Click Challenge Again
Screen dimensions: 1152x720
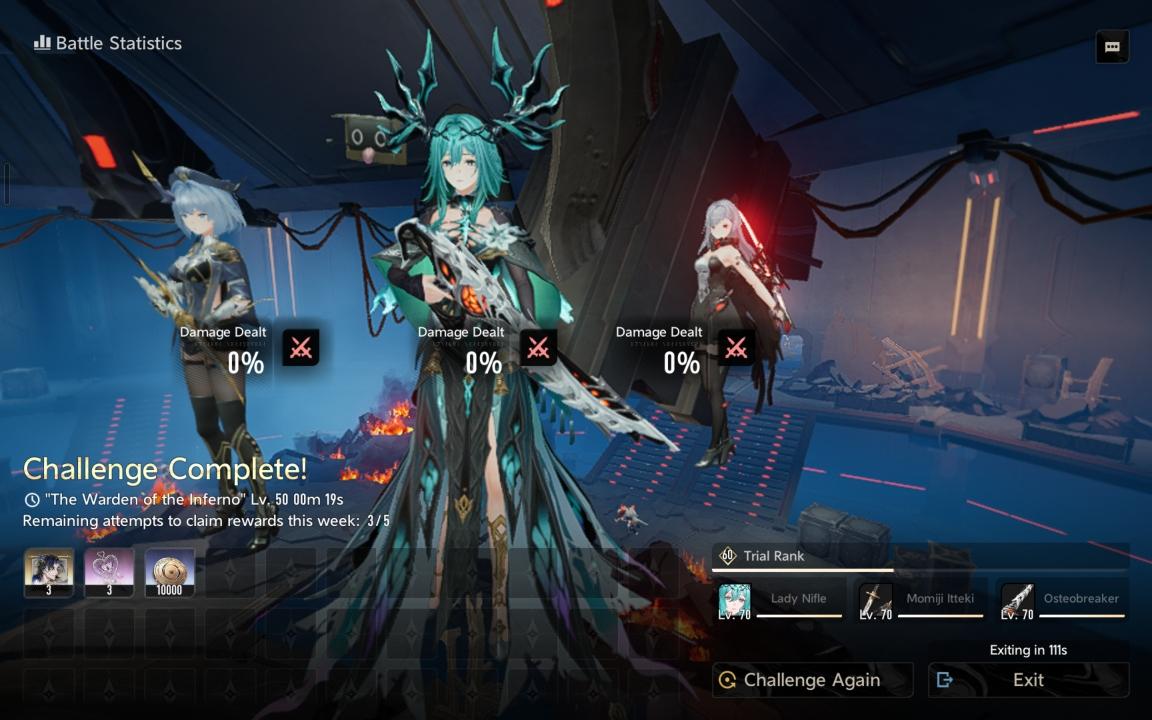pyautogui.click(x=812, y=680)
